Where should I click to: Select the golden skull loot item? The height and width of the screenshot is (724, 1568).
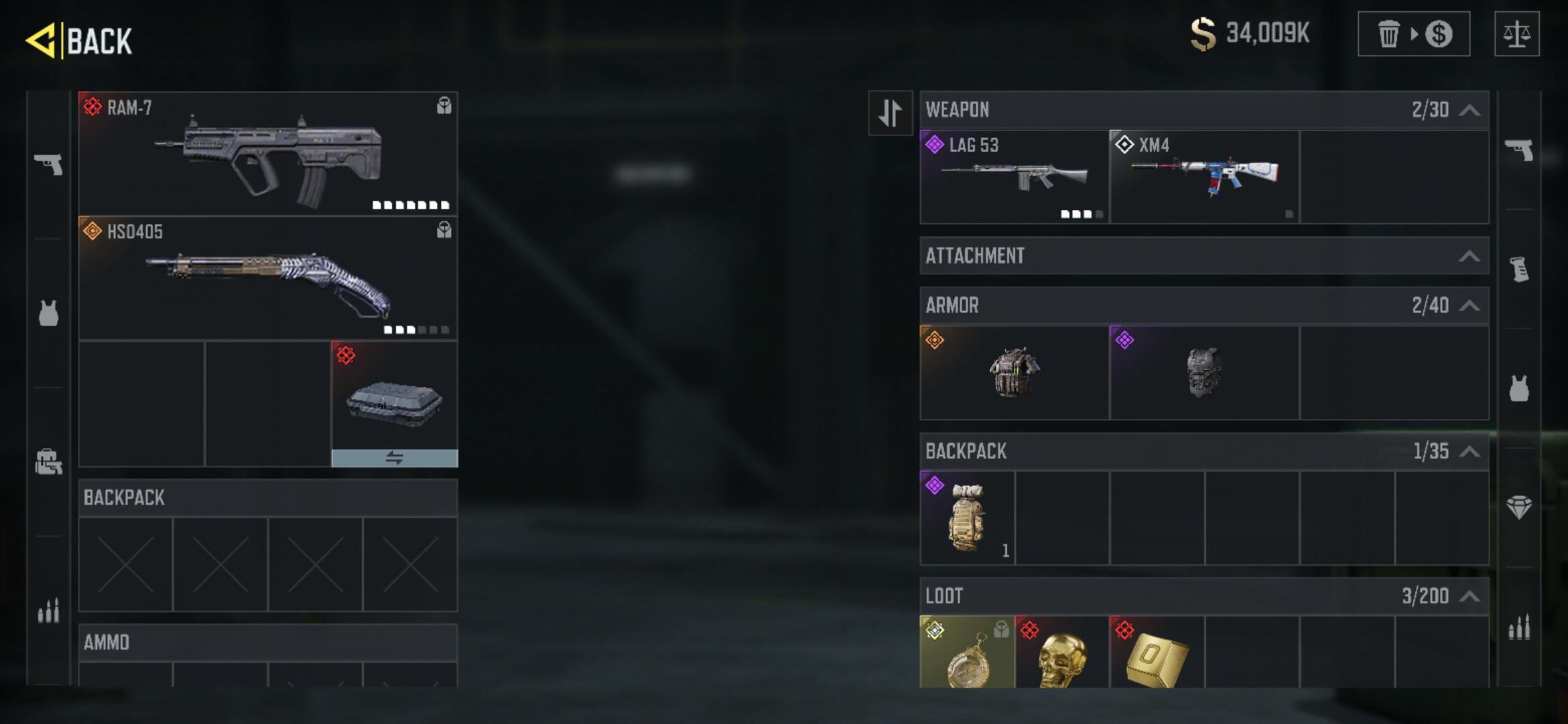tap(1062, 654)
